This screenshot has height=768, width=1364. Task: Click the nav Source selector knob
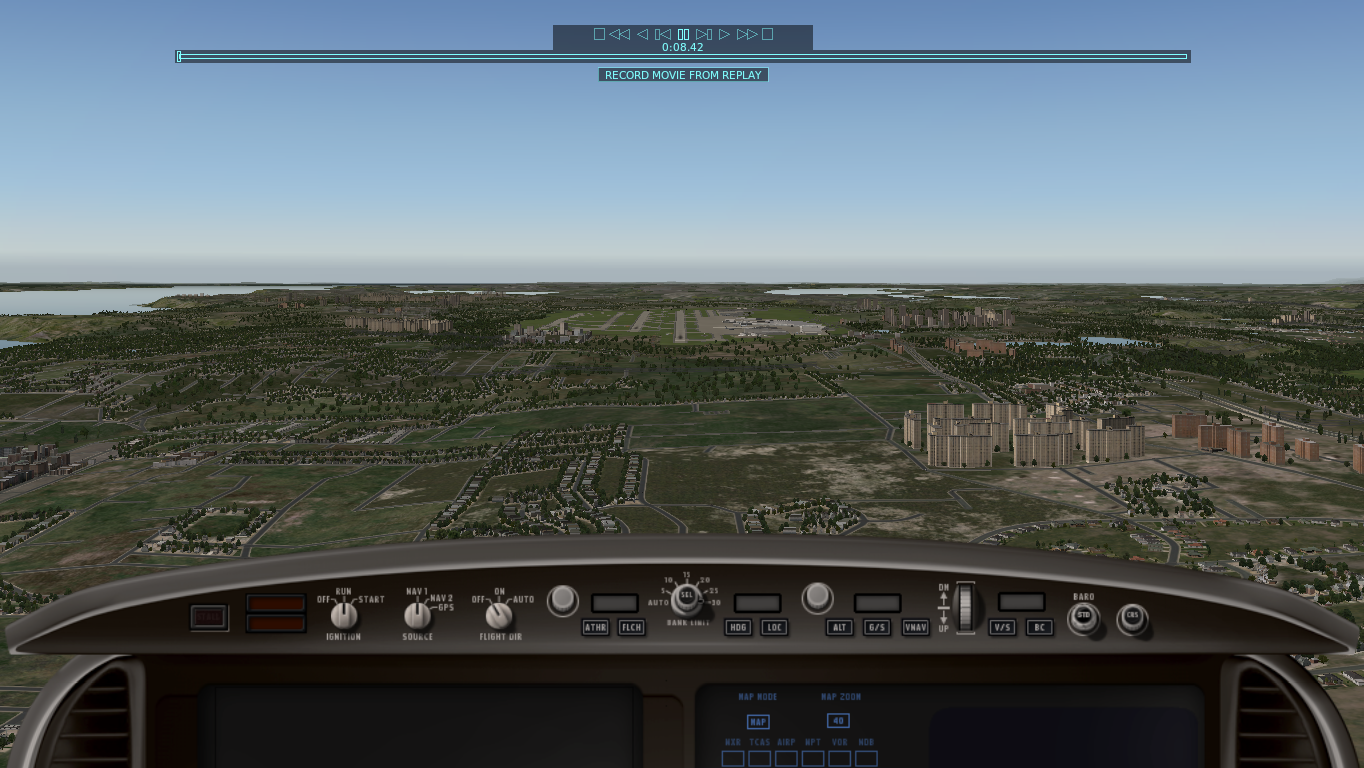click(417, 615)
